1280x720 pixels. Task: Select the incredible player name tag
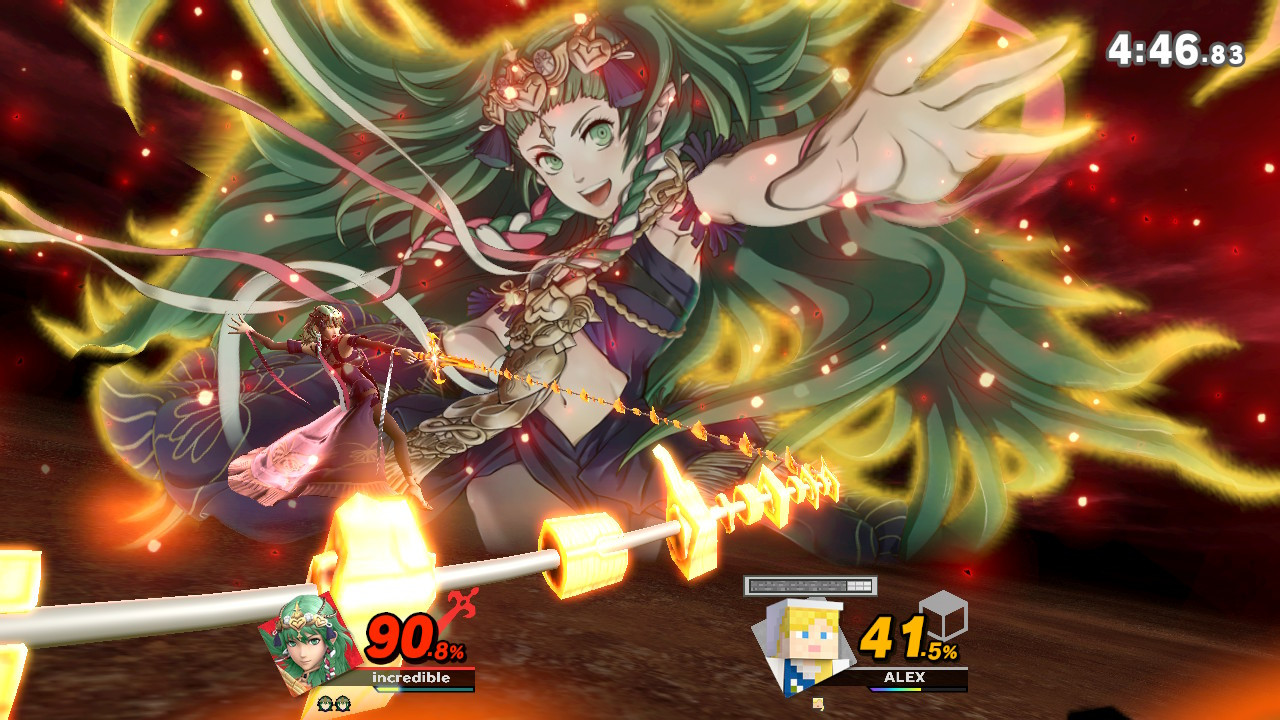pos(411,677)
